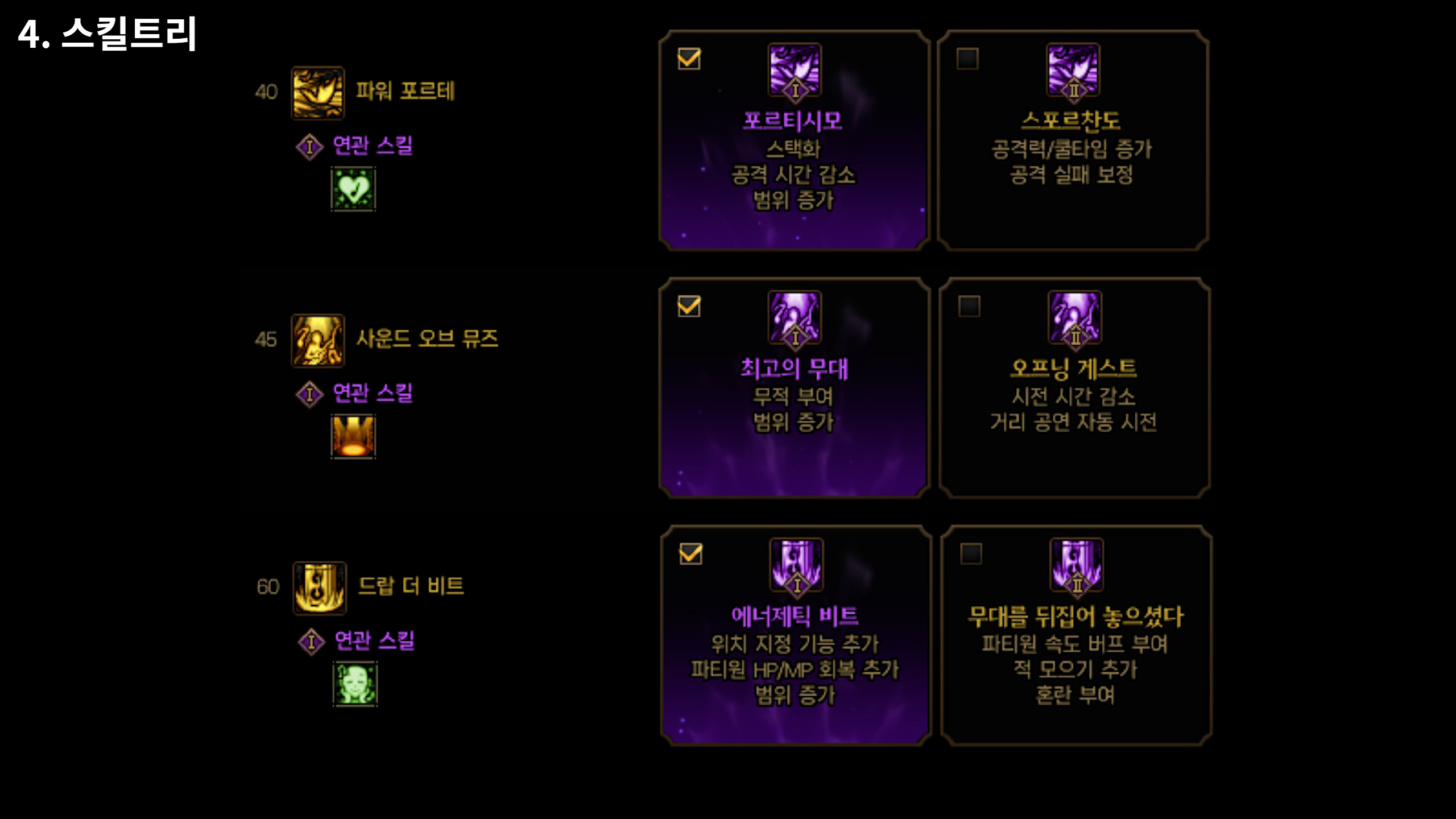Uncheck the 포르티시모 mastery checkbox
Viewport: 1456px width, 819px height.
(x=689, y=59)
